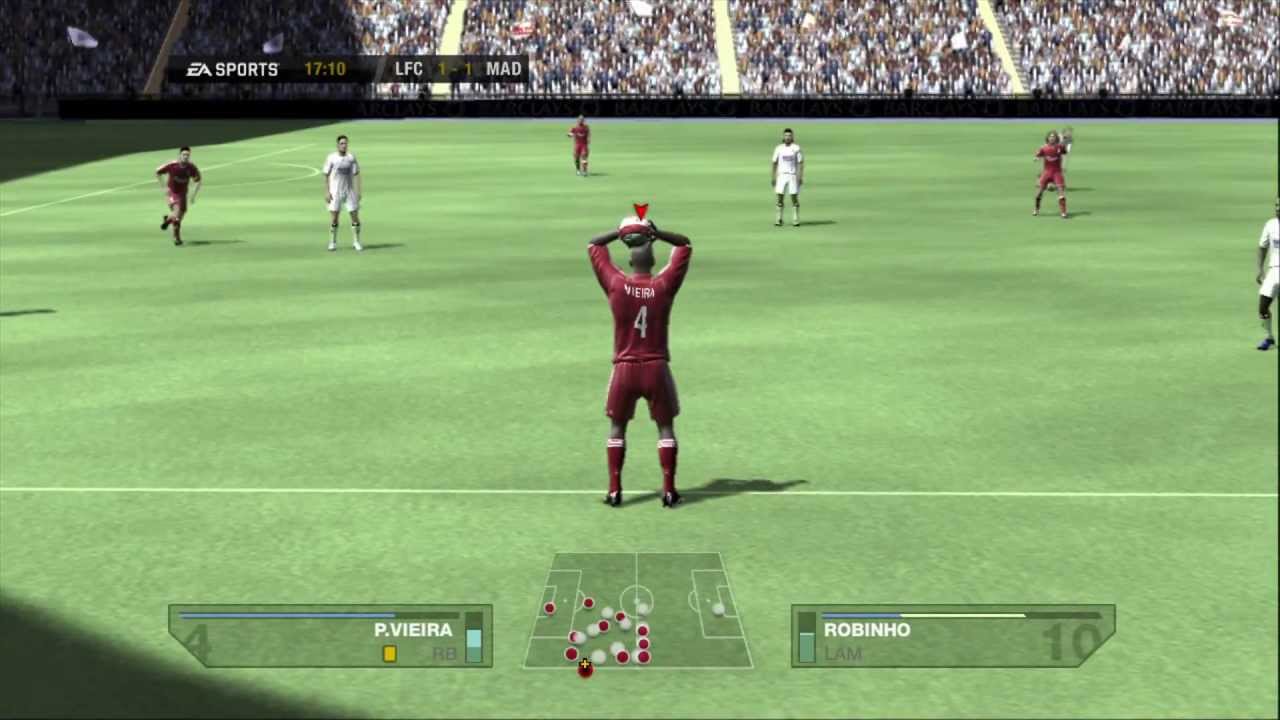Viewport: 1280px width, 720px height.
Task: Click the EA Sports logo
Action: [x=232, y=69]
